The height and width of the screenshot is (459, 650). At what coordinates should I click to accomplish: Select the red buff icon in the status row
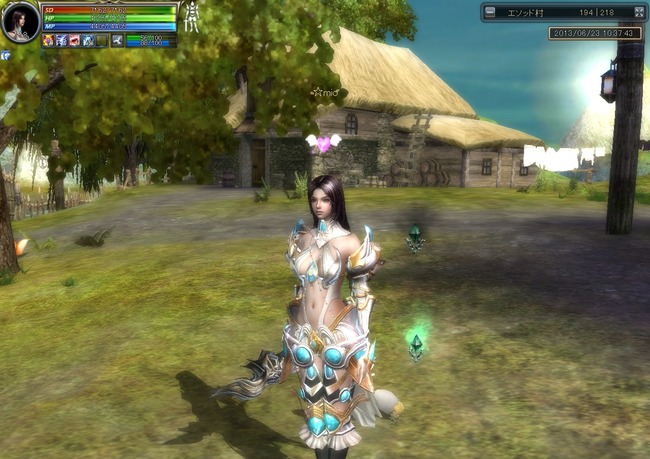coord(75,41)
